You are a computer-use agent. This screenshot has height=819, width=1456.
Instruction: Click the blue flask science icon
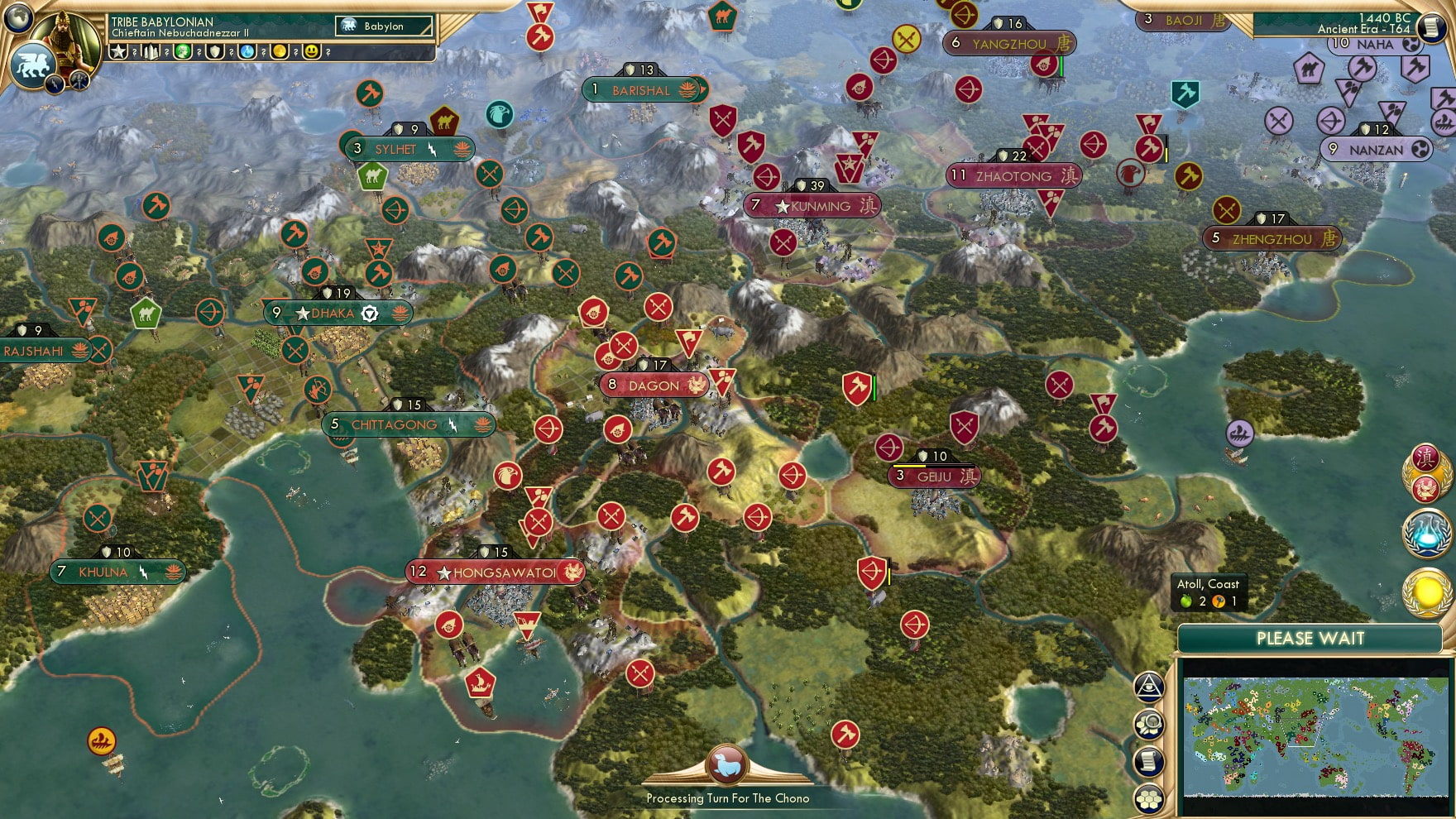pyautogui.click(x=247, y=51)
